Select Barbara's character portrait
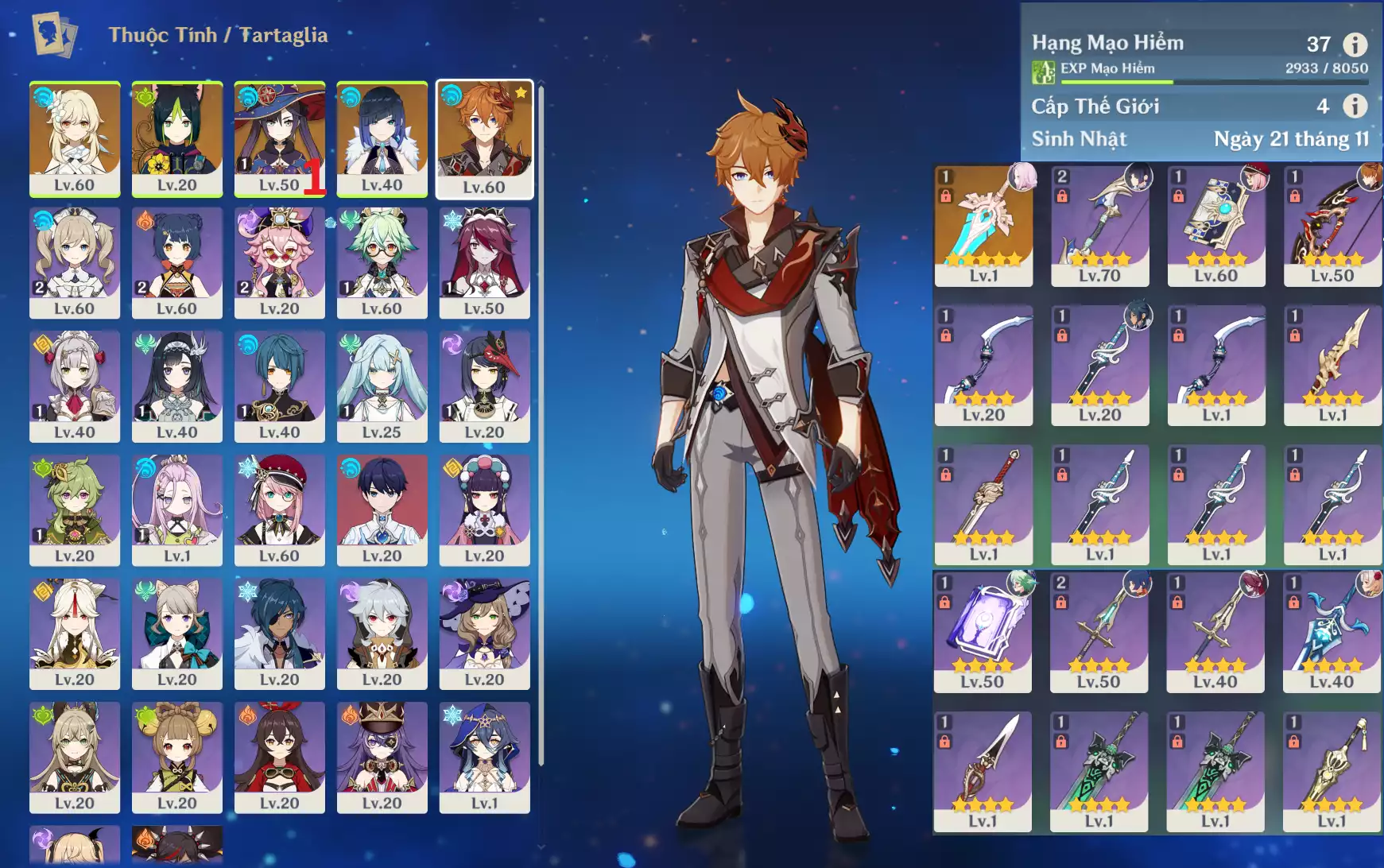Viewport: 1384px width, 868px height. pyautogui.click(x=75, y=262)
